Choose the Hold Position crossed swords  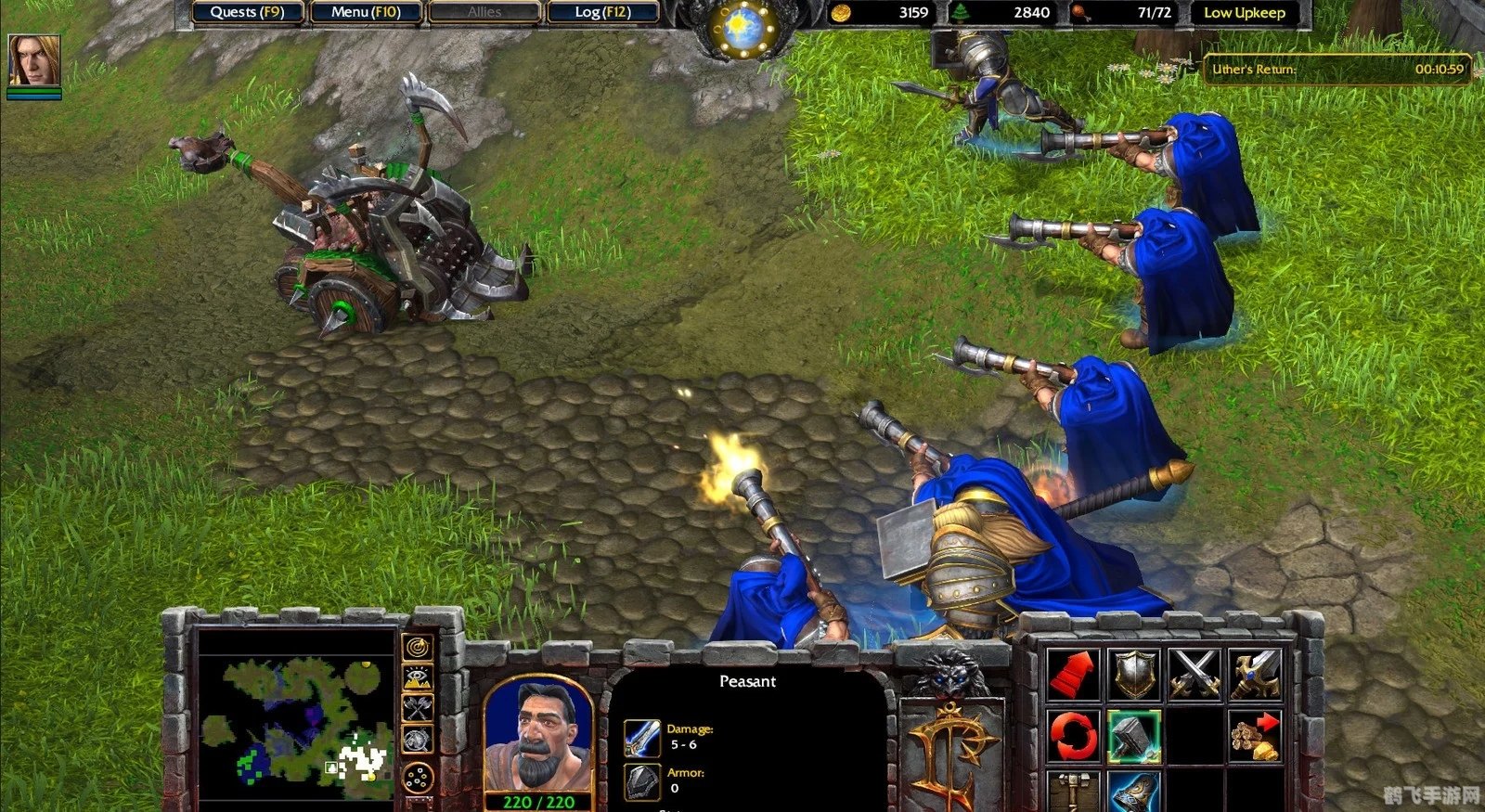click(x=1194, y=674)
